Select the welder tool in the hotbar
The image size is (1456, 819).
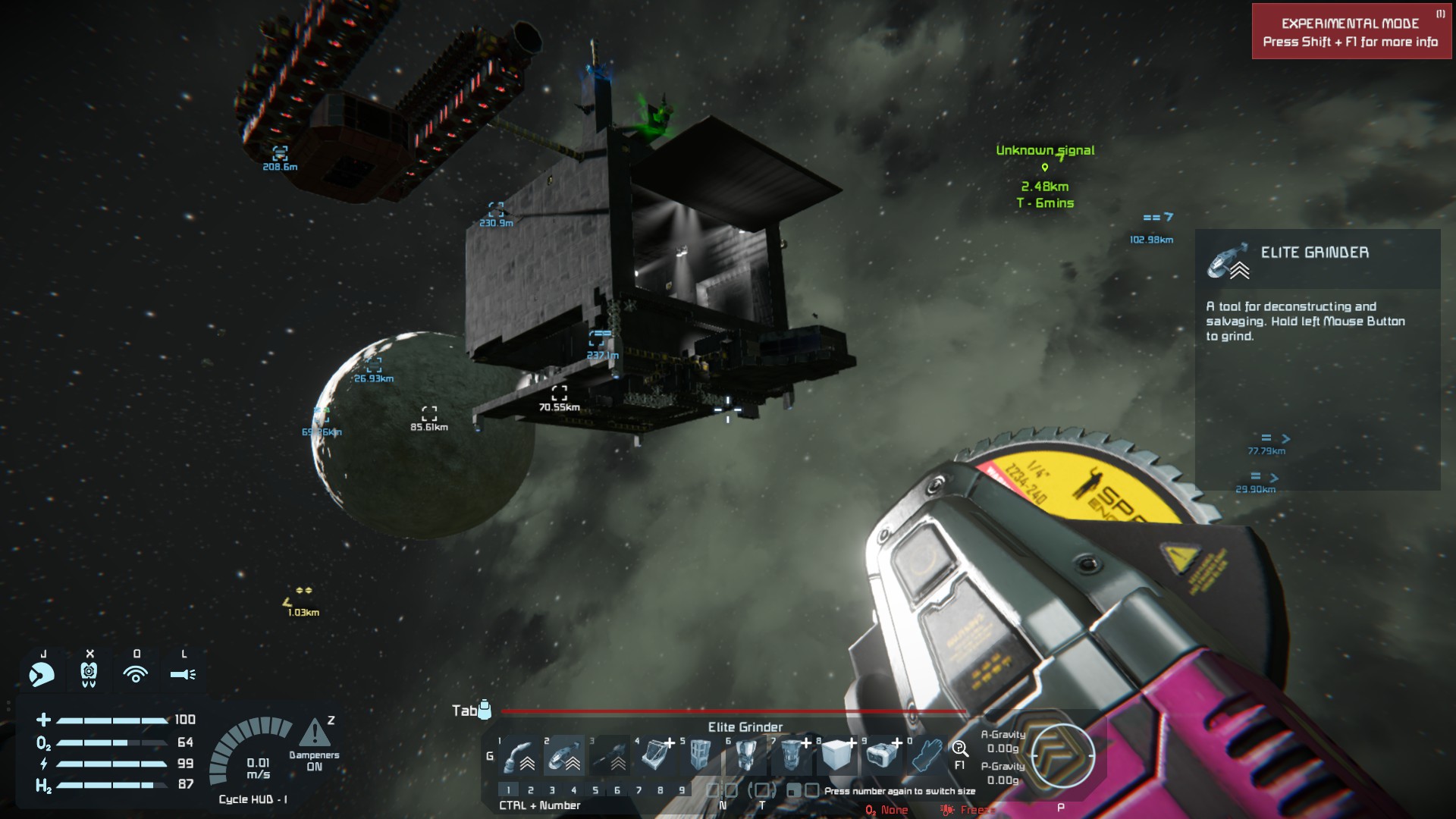(519, 756)
